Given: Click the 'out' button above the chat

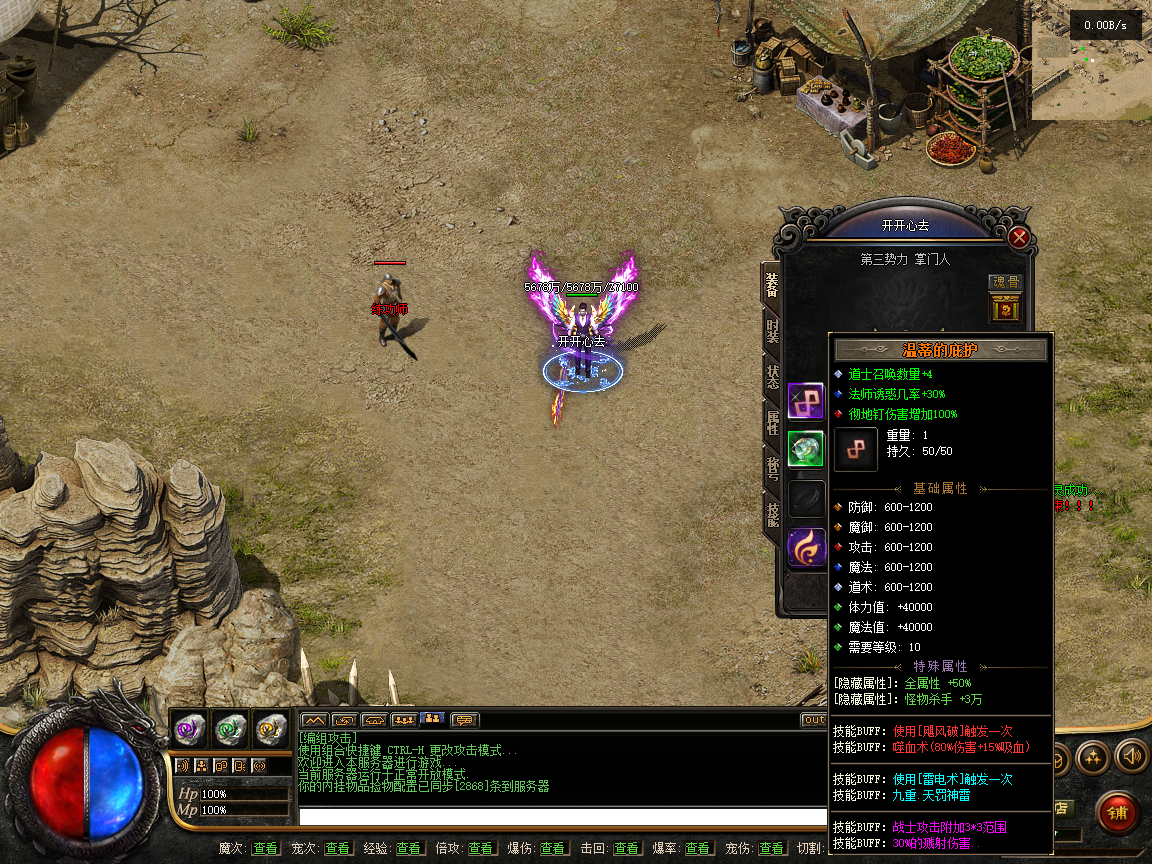Looking at the screenshot, I should click(813, 720).
